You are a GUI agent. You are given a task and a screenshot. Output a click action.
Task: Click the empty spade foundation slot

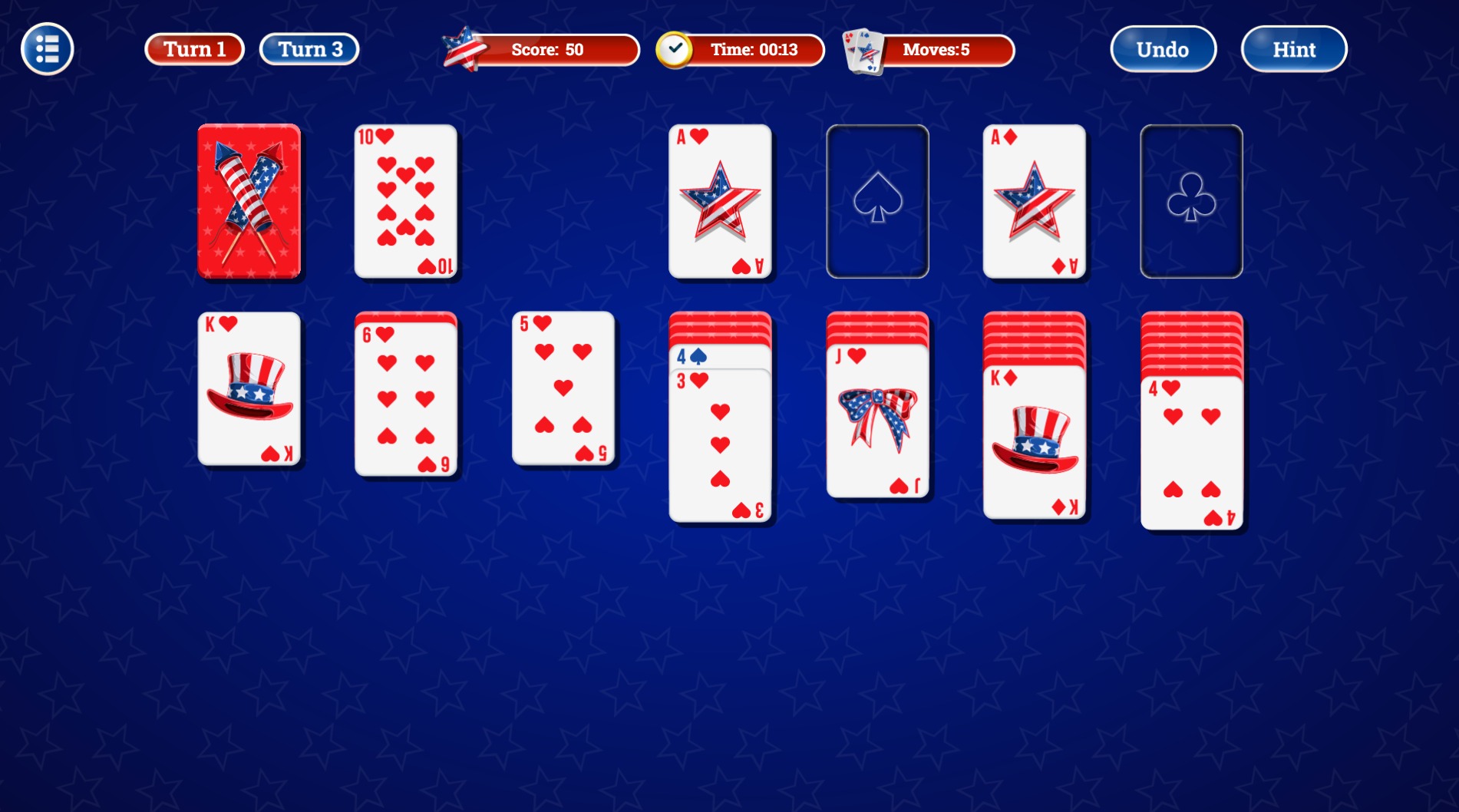pyautogui.click(x=877, y=201)
